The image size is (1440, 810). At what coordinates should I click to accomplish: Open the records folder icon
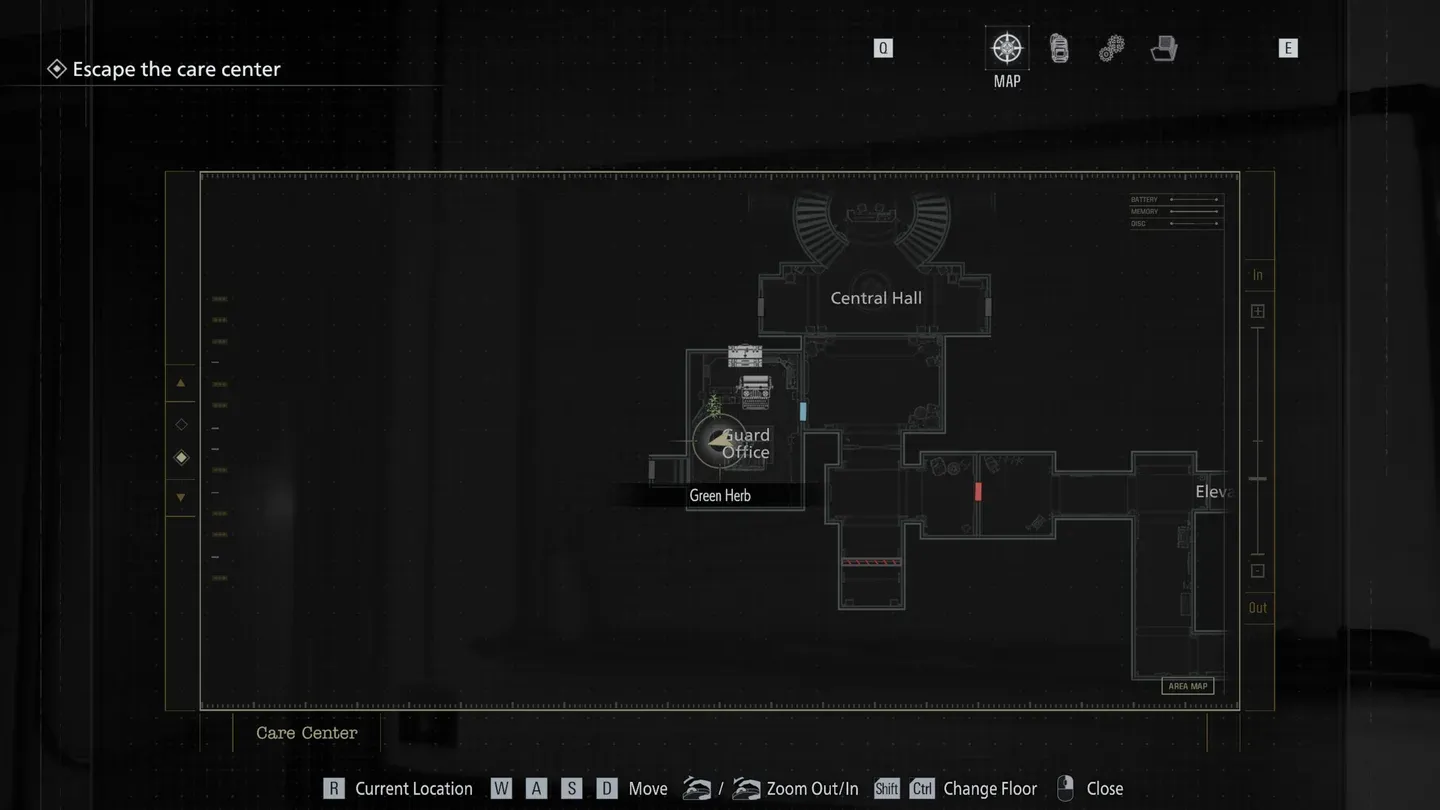coord(1163,47)
